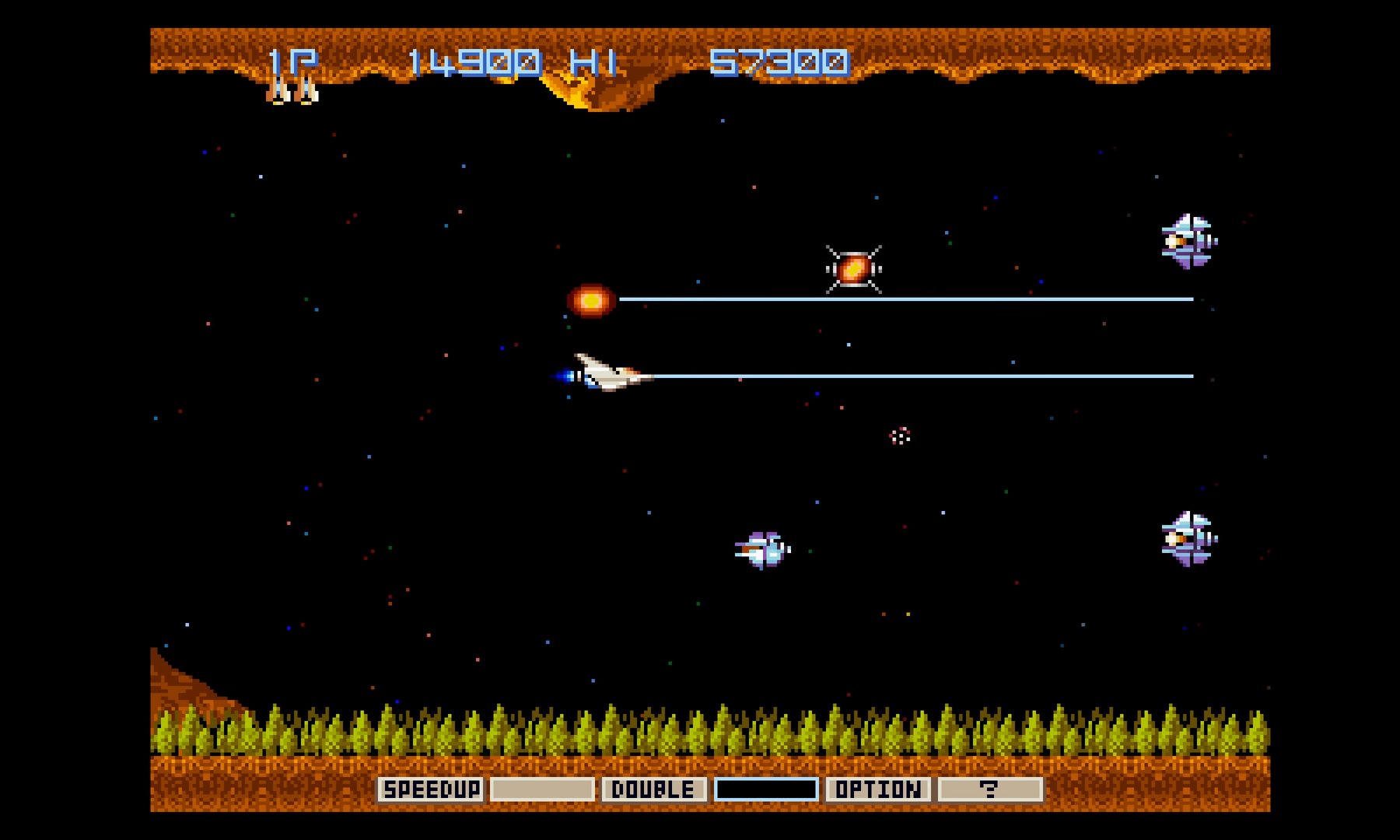
Task: Choose the DOUBLE power-up slot
Action: pos(654,789)
